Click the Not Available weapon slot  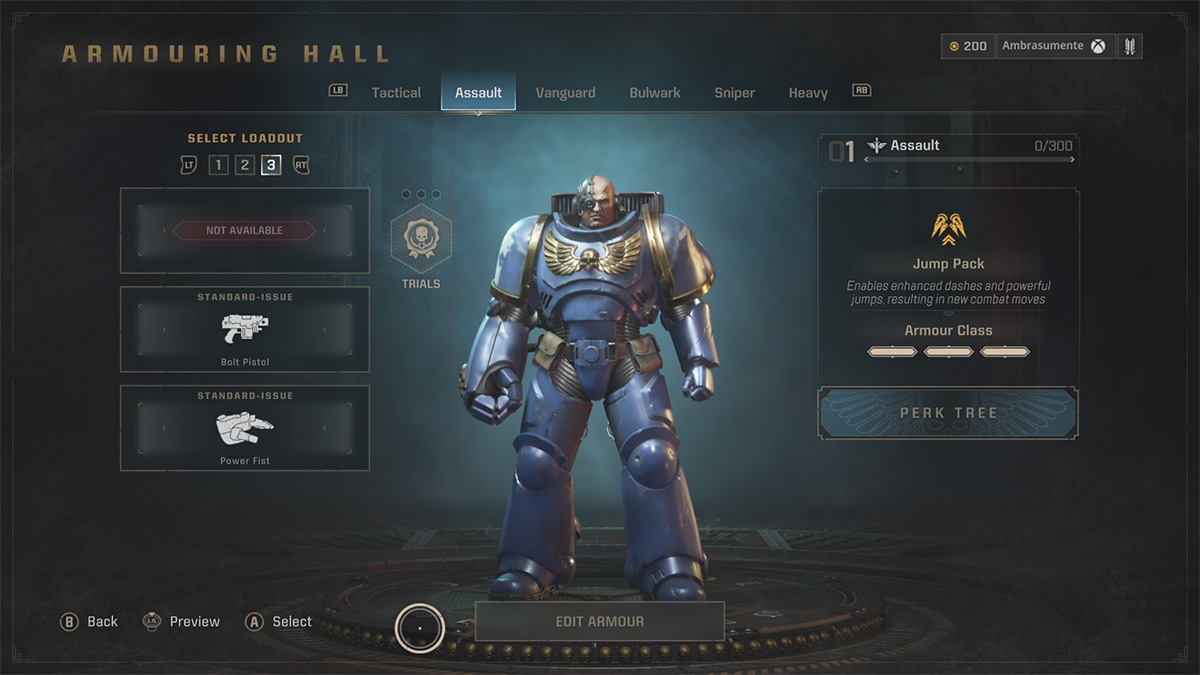pyautogui.click(x=245, y=231)
